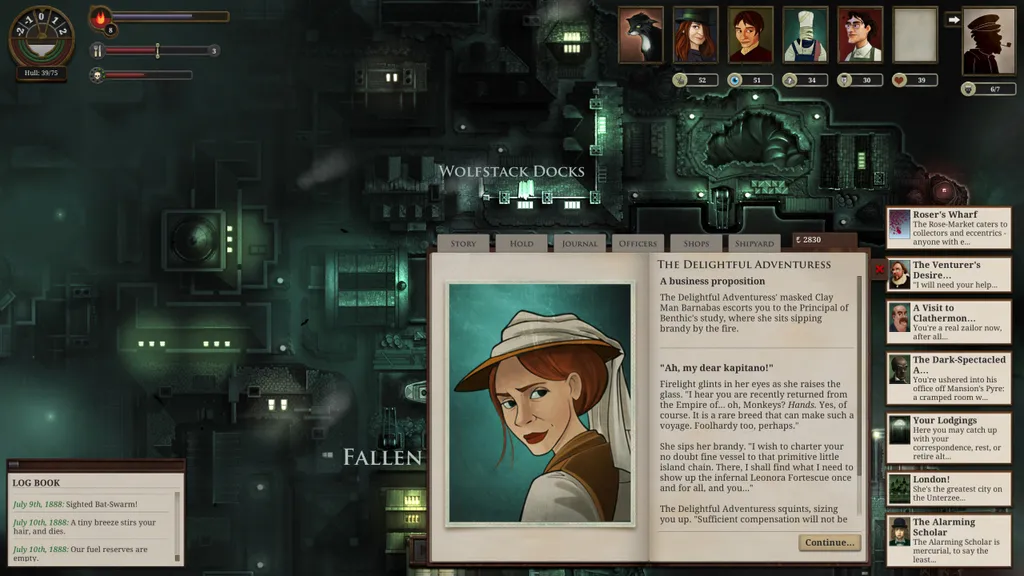Select the Roser's Wharf storylet

point(948,228)
